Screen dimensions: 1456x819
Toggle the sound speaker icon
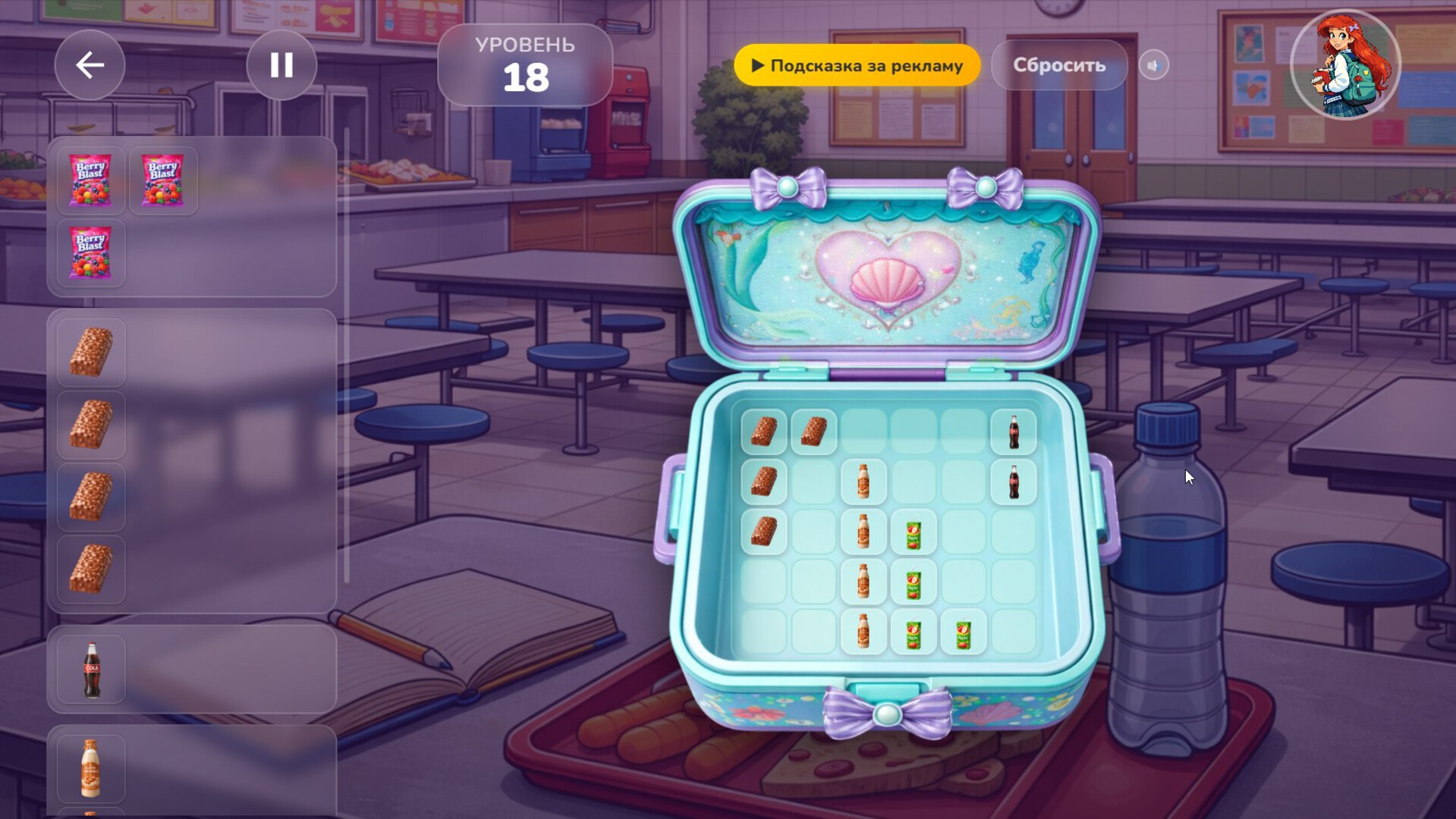coord(1153,65)
